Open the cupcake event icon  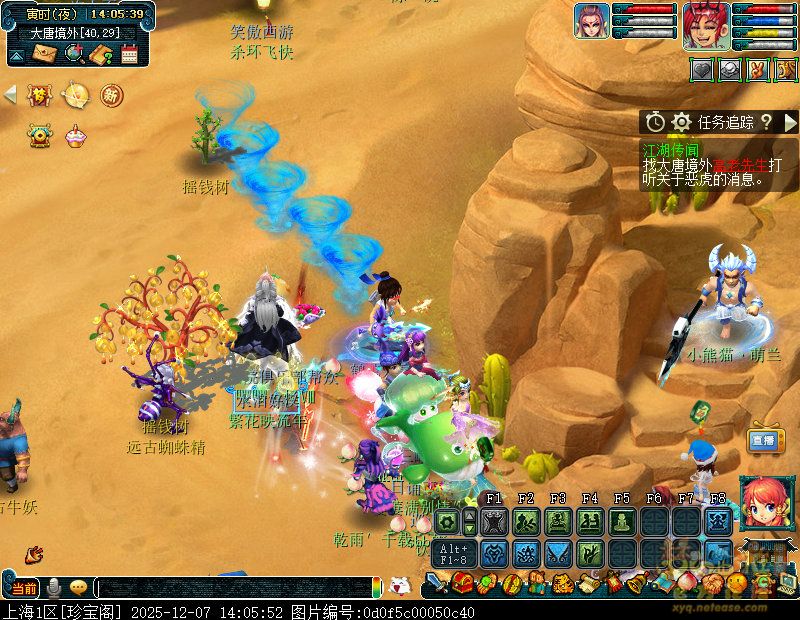pyautogui.click(x=74, y=135)
